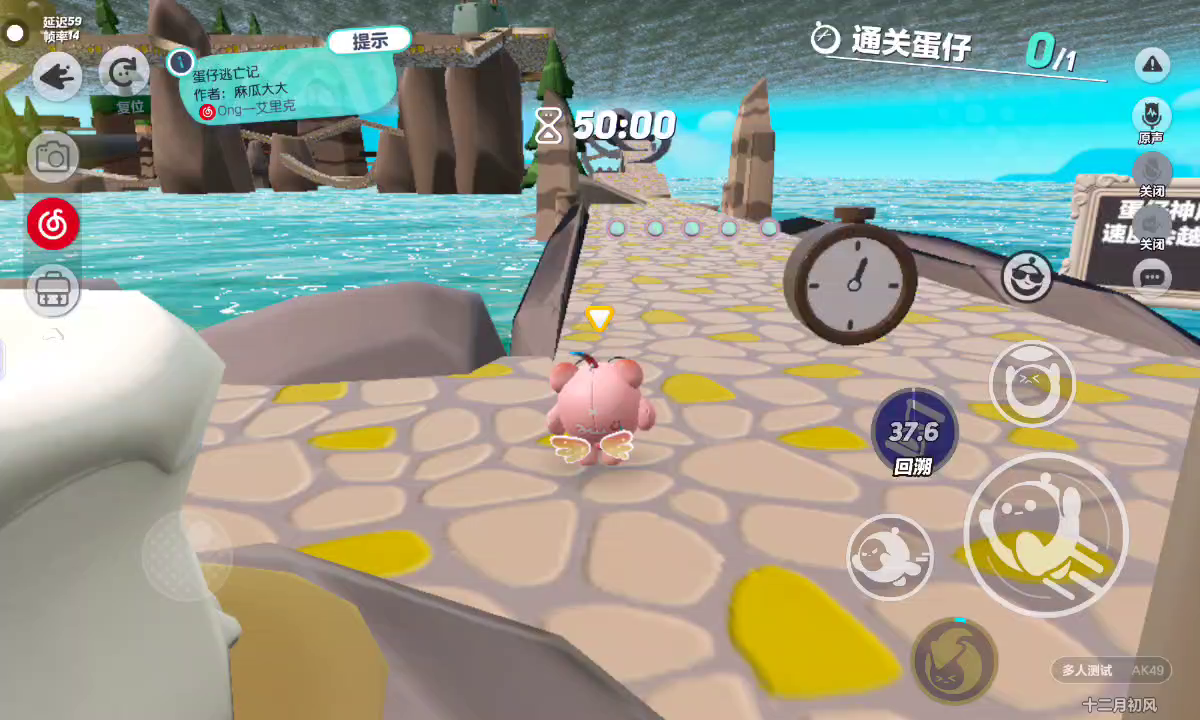Open the camera screenshot tool
The image size is (1200, 720).
[x=52, y=157]
